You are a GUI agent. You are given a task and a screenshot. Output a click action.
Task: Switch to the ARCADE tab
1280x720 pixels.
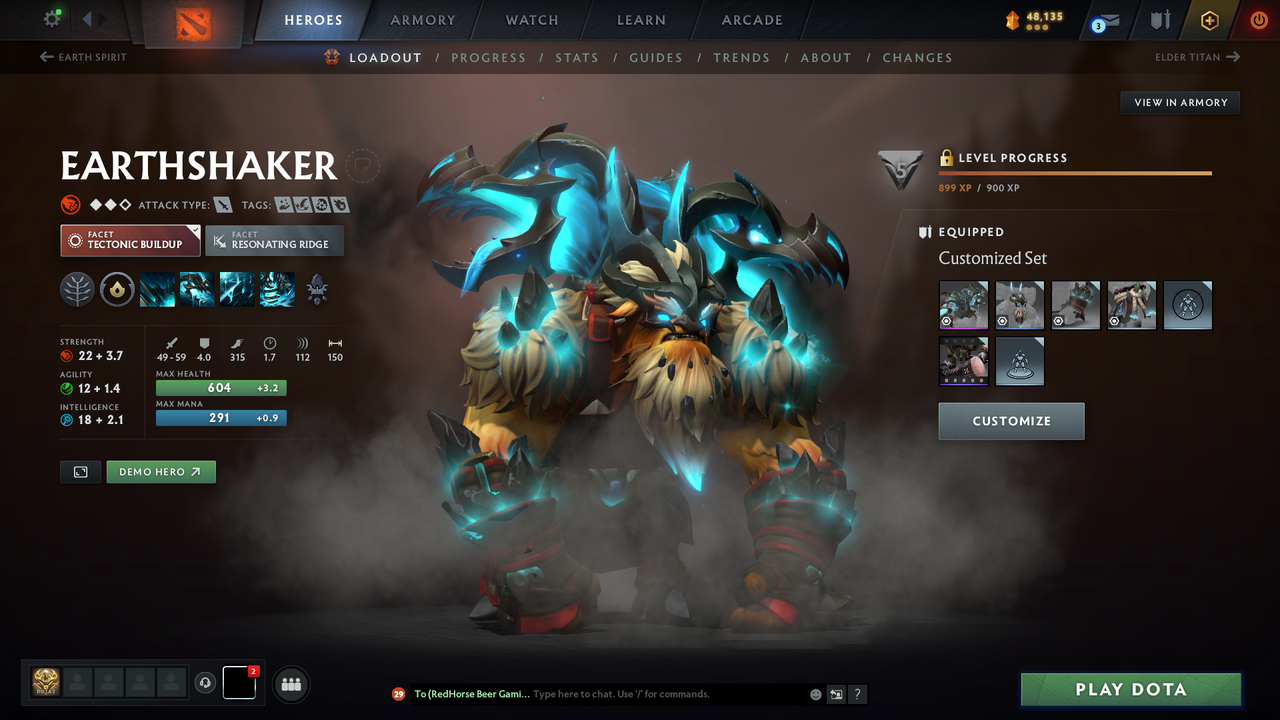[x=750, y=19]
